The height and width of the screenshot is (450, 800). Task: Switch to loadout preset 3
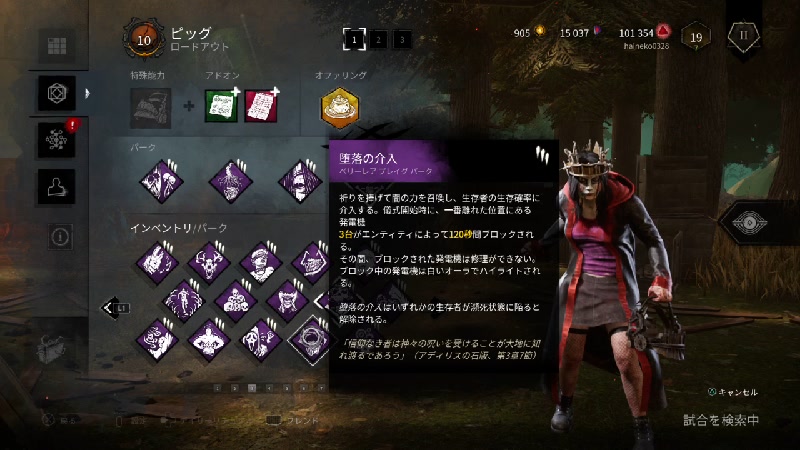pyautogui.click(x=402, y=39)
